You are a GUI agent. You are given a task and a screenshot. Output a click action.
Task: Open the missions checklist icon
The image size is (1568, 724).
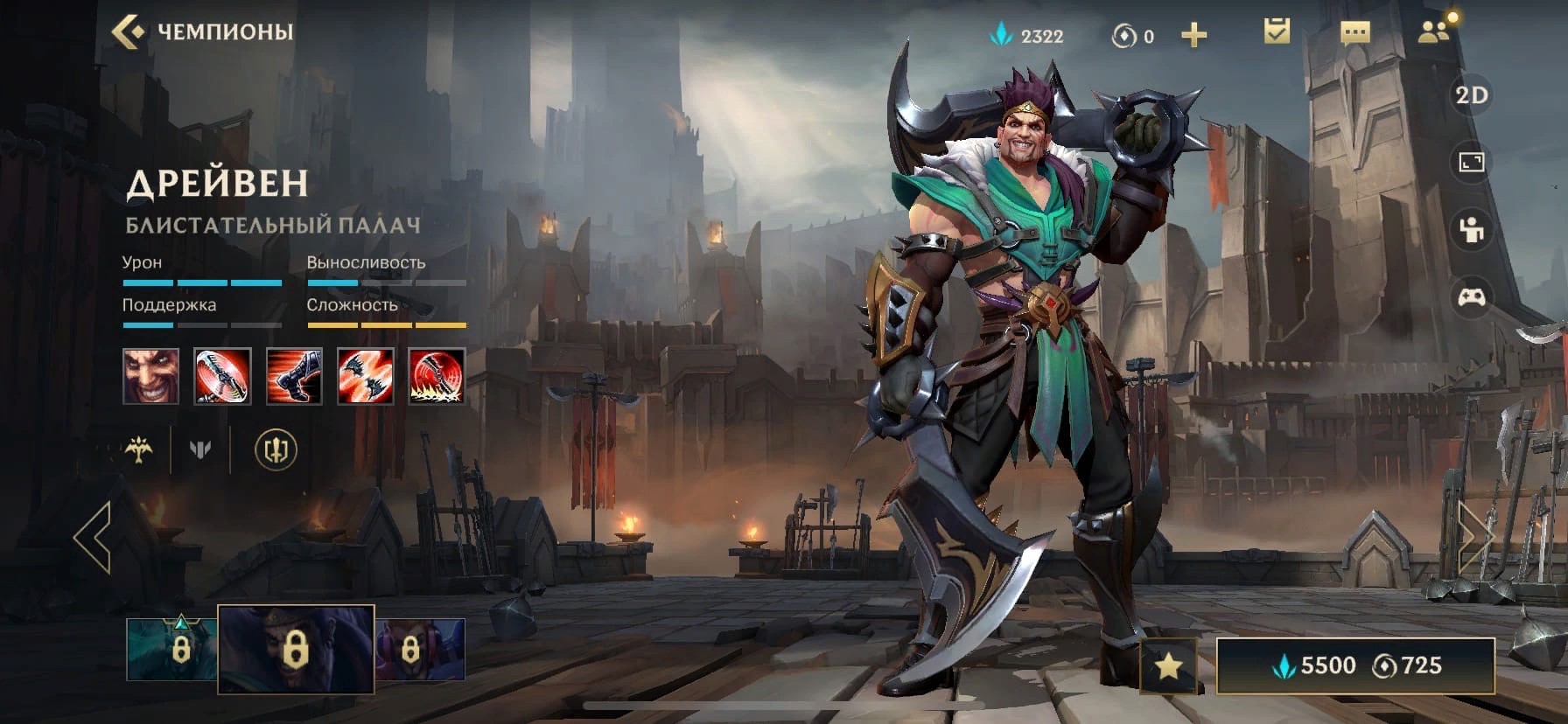tap(1277, 33)
